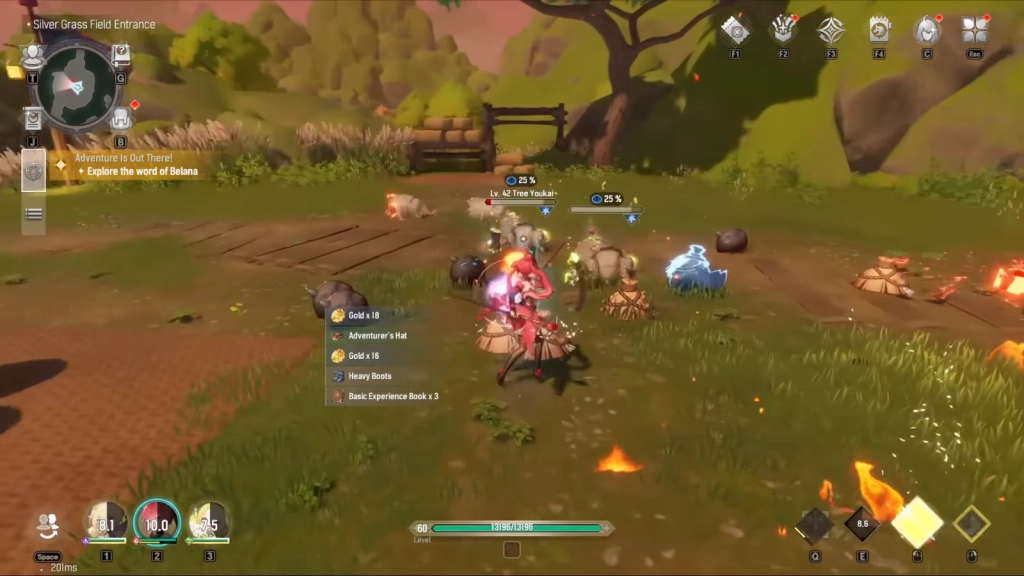This screenshot has width=1024, height=576.
Task: Open the four-point star F3 icon
Action: [x=831, y=30]
